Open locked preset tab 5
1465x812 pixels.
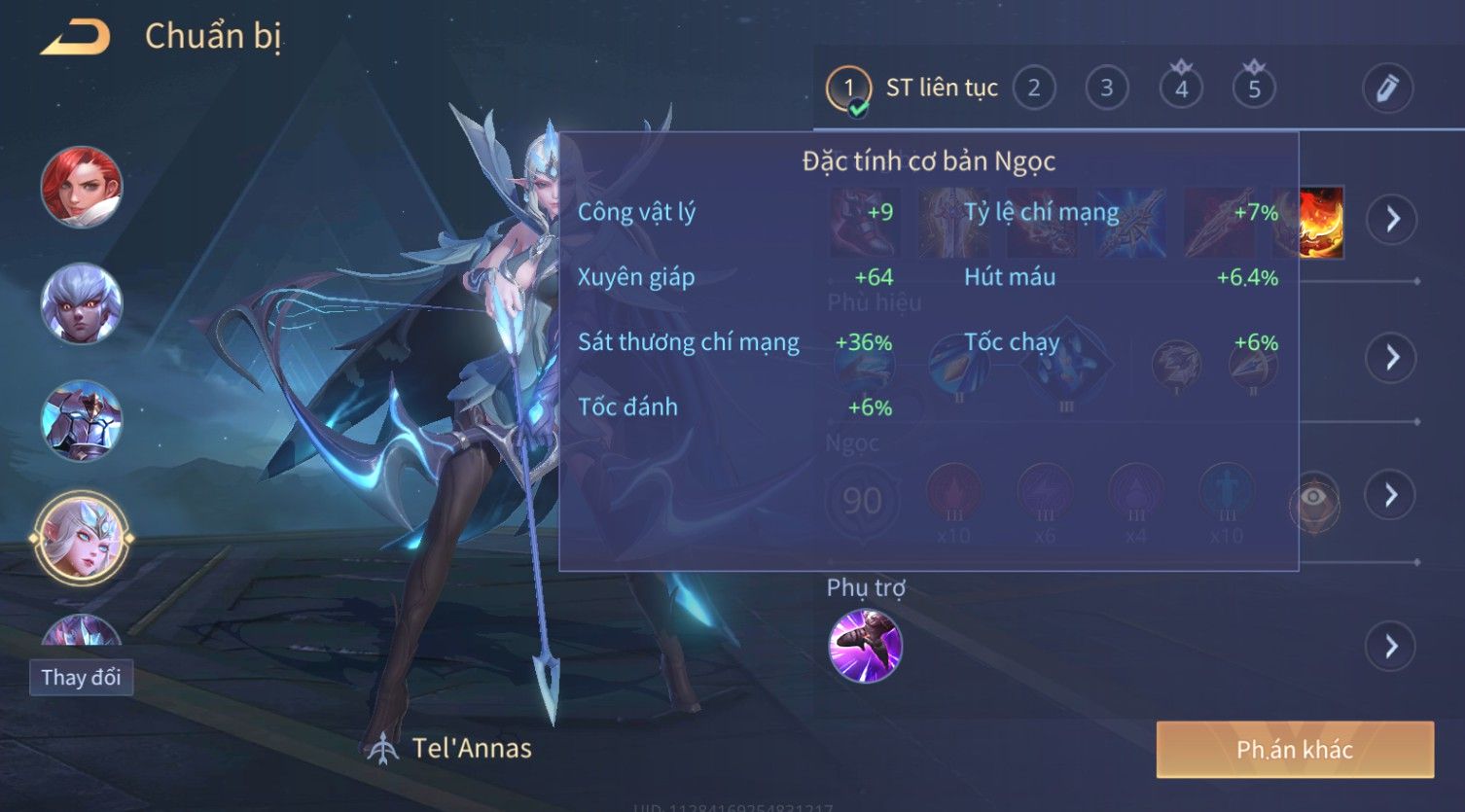click(x=1254, y=88)
